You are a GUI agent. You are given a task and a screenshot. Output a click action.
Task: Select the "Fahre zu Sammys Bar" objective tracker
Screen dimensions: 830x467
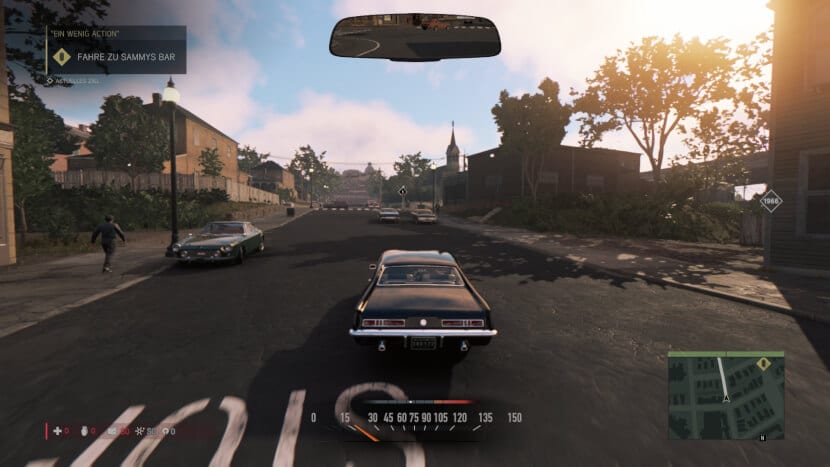(x=127, y=57)
